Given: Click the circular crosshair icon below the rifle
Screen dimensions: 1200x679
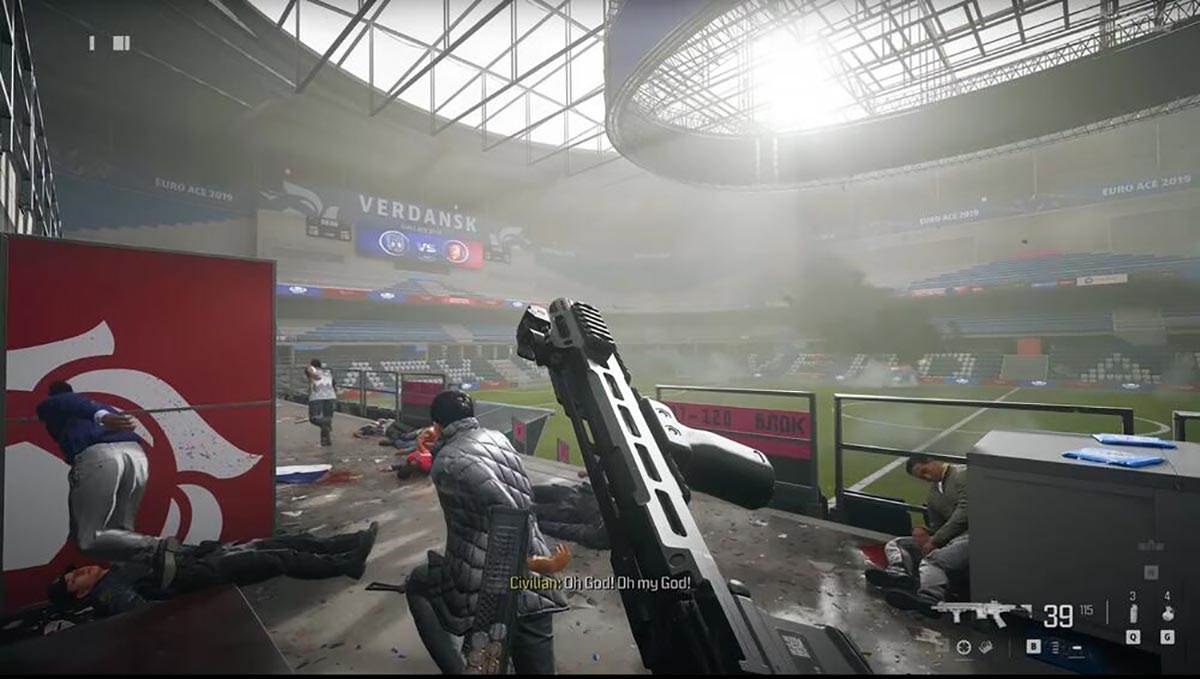Looking at the screenshot, I should [963, 647].
